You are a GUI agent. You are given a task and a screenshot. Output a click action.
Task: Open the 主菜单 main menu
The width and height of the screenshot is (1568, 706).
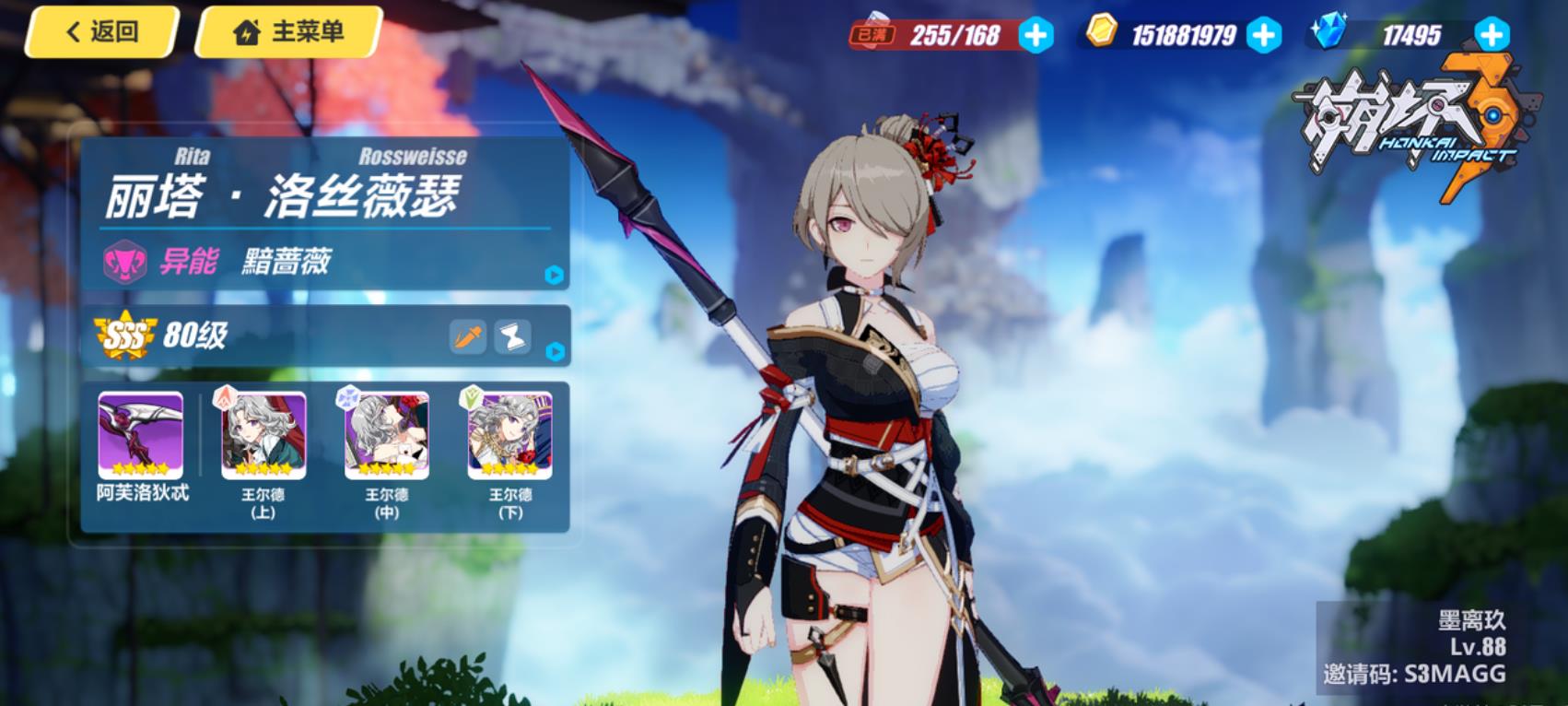[x=289, y=32]
